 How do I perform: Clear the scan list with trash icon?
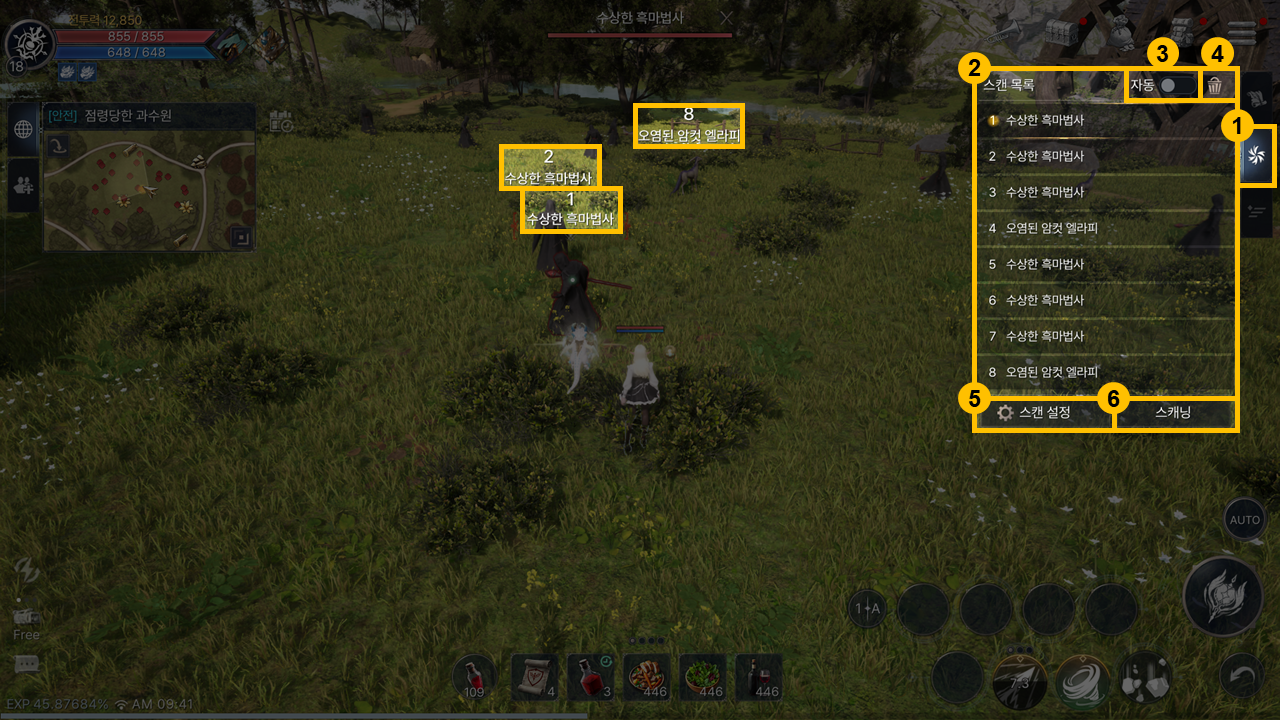(1215, 85)
